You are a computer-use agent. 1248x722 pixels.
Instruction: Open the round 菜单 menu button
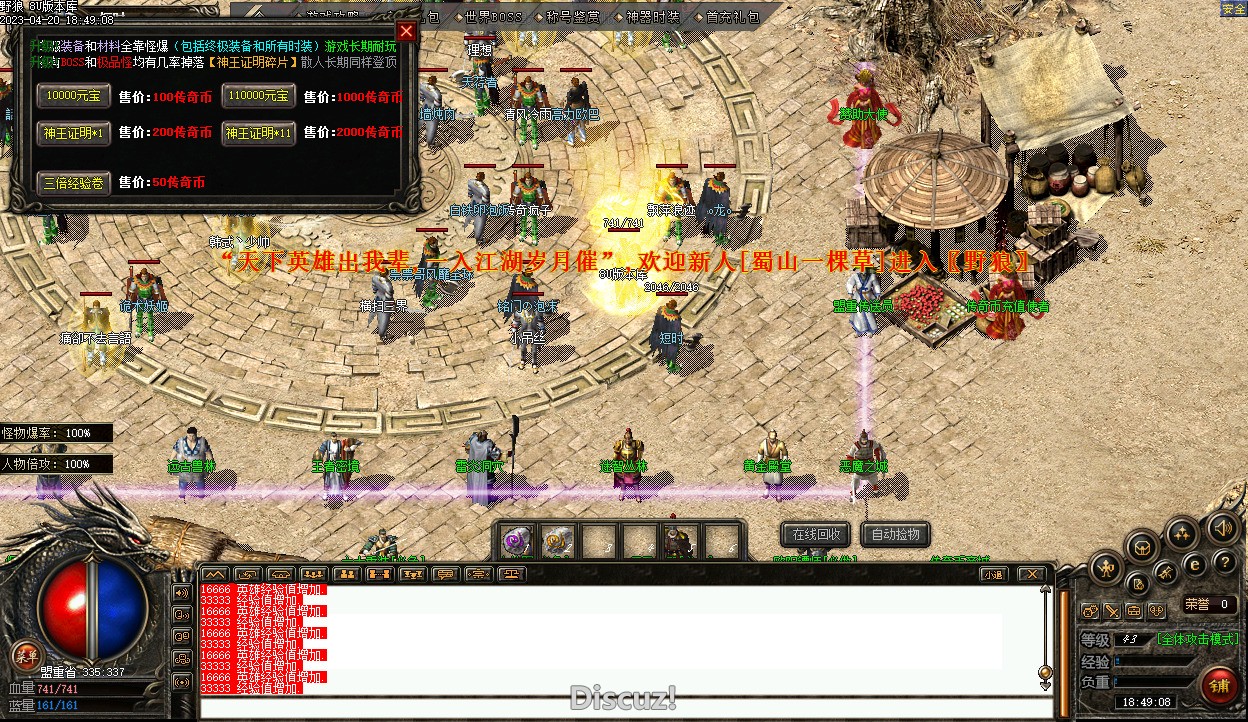pyautogui.click(x=26, y=657)
